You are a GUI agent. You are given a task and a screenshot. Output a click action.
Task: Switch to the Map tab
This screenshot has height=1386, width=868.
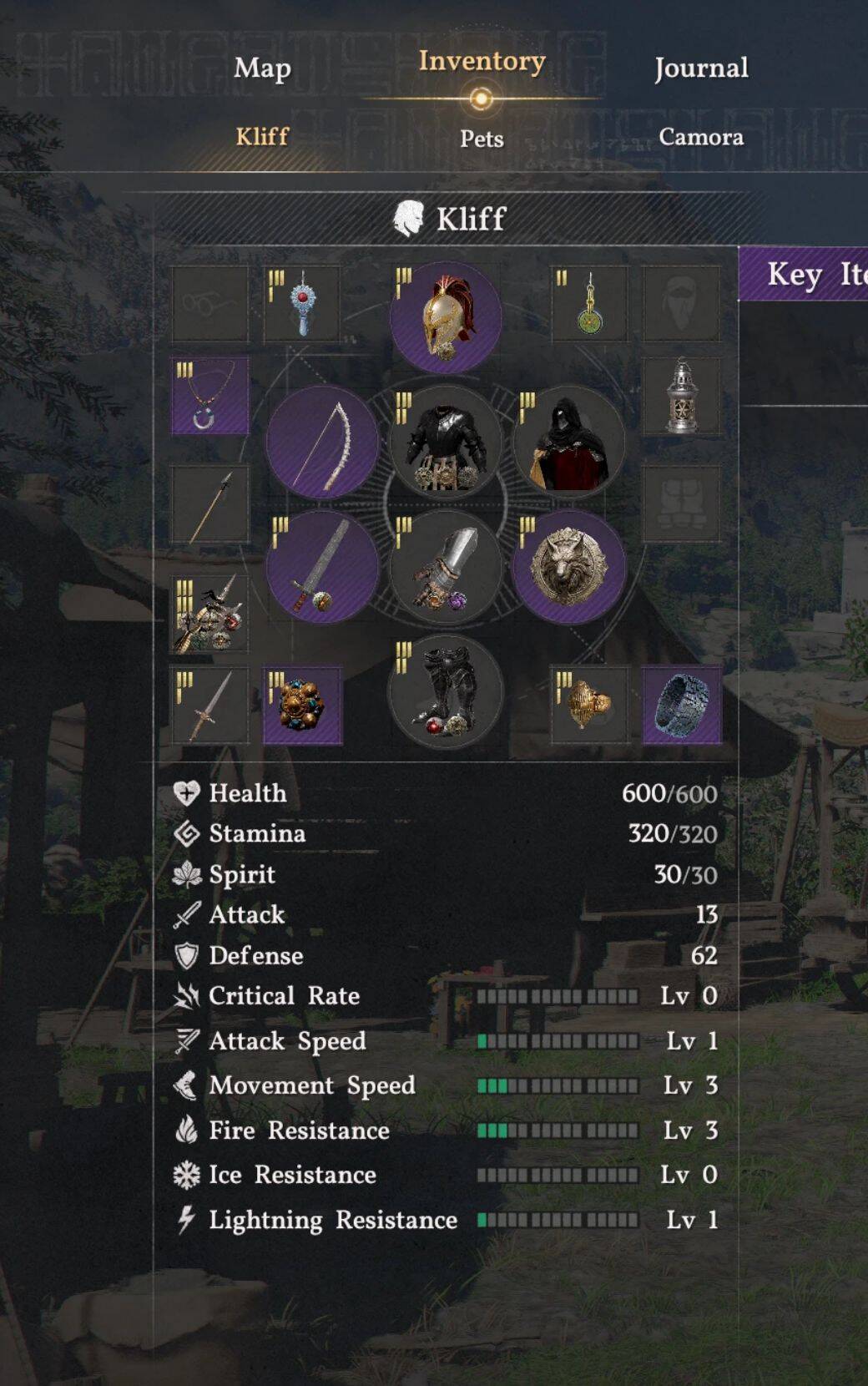click(262, 68)
